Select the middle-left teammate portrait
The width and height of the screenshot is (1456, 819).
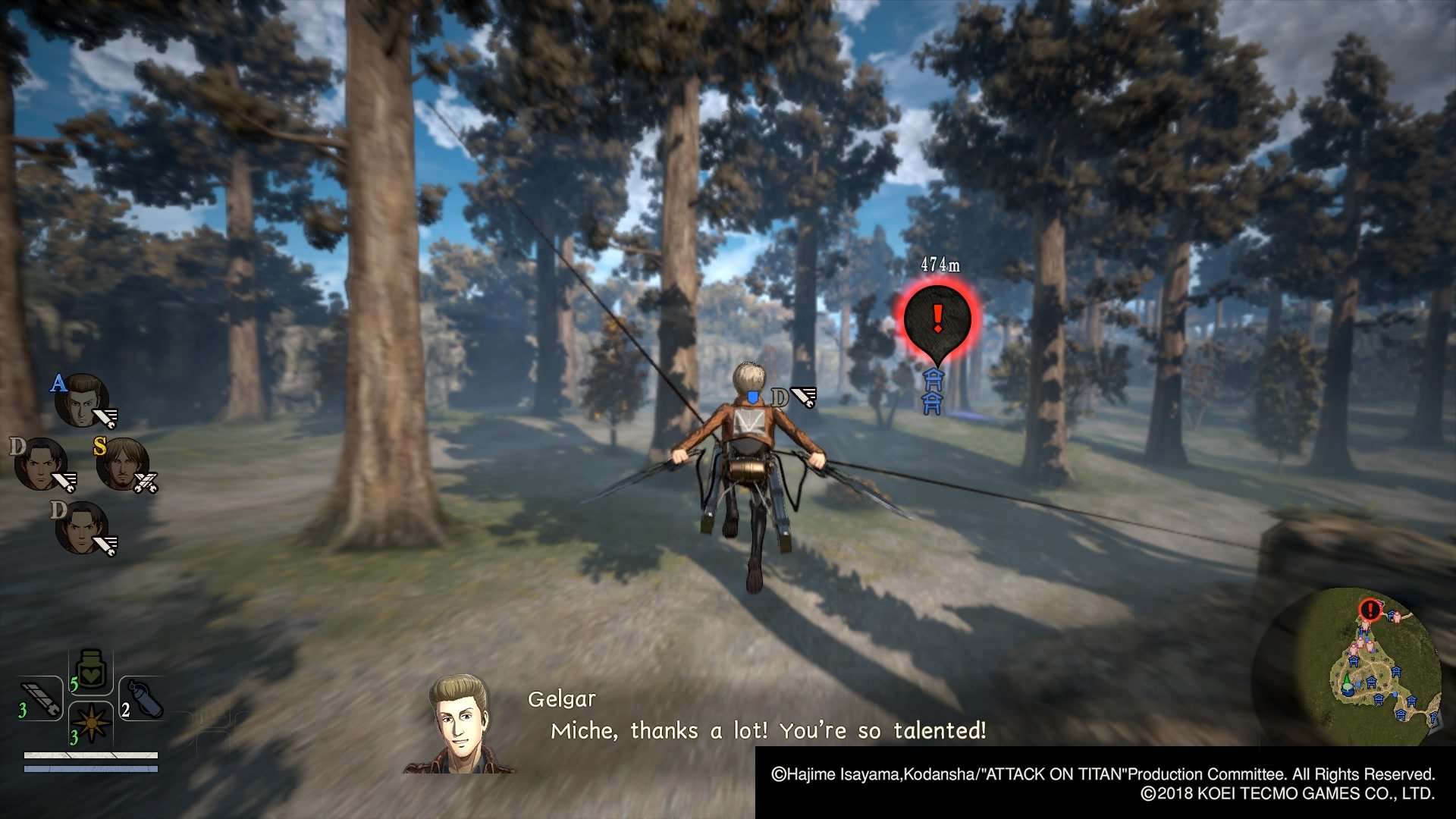point(41,463)
